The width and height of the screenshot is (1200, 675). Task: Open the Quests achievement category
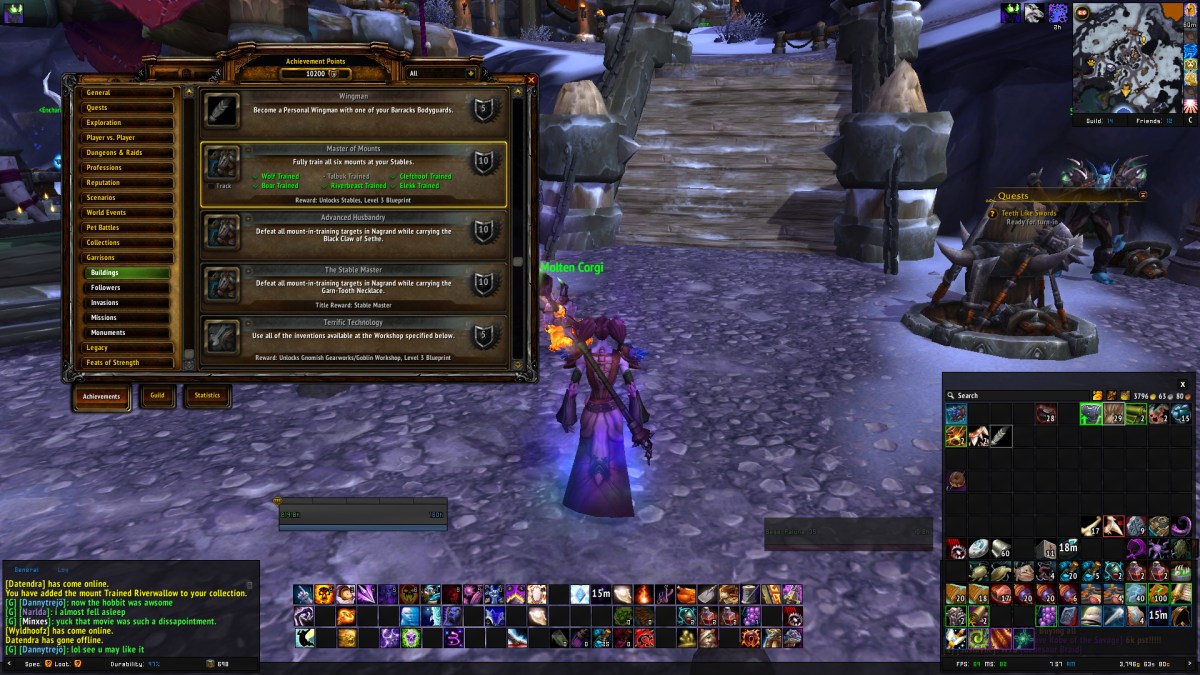(128, 108)
